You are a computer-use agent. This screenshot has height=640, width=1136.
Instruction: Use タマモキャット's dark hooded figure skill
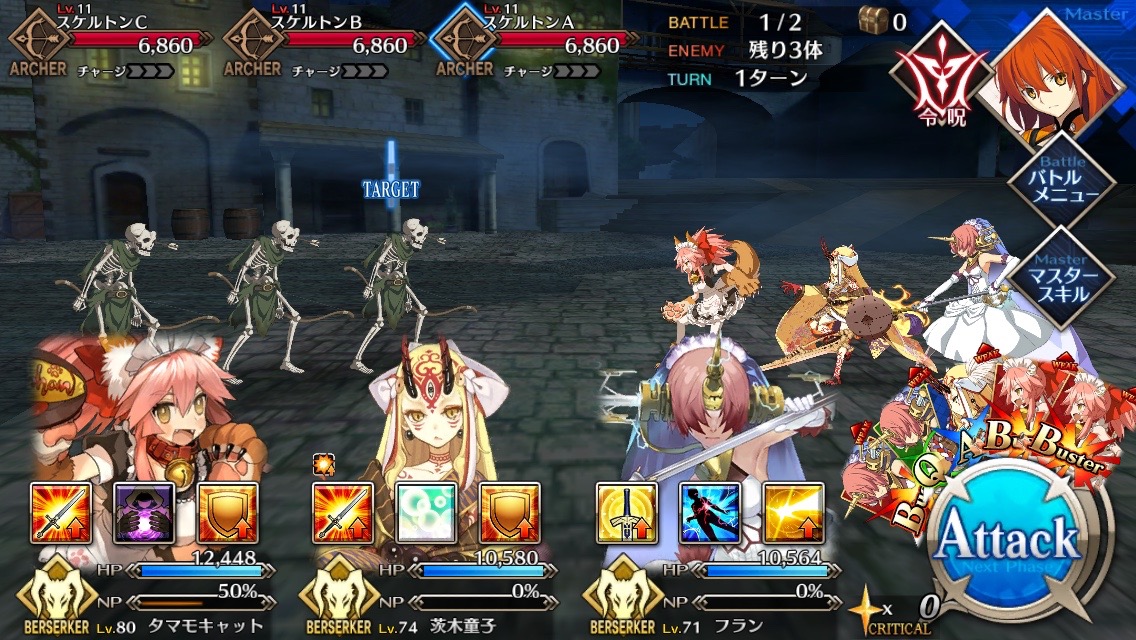click(145, 513)
